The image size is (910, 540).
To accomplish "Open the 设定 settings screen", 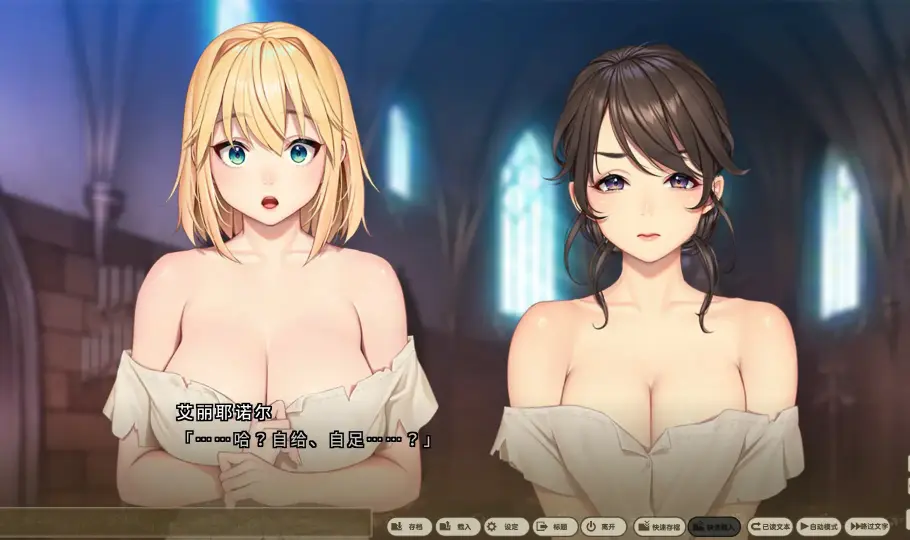I will [x=506, y=526].
